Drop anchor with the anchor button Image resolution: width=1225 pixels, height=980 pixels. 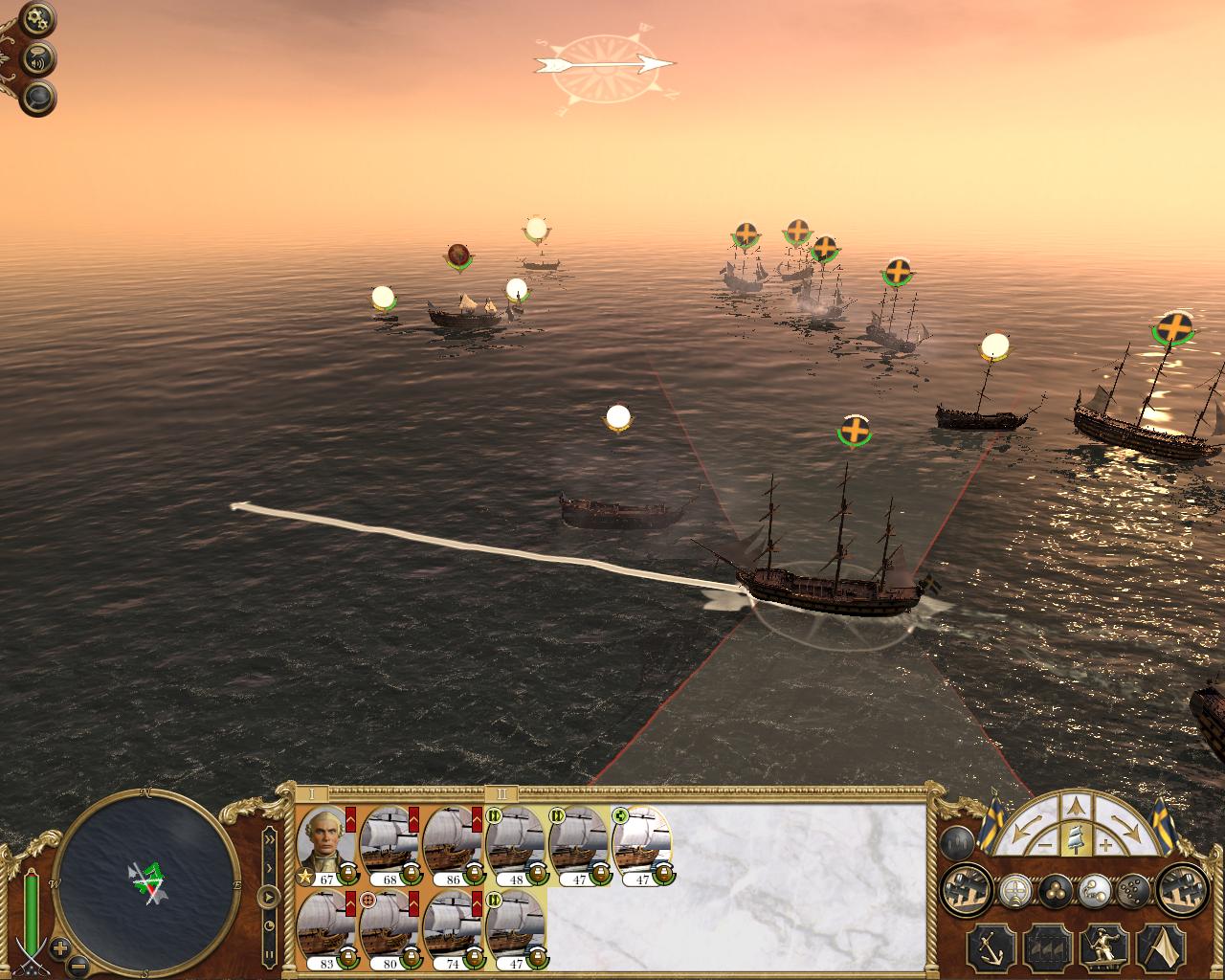[990, 947]
